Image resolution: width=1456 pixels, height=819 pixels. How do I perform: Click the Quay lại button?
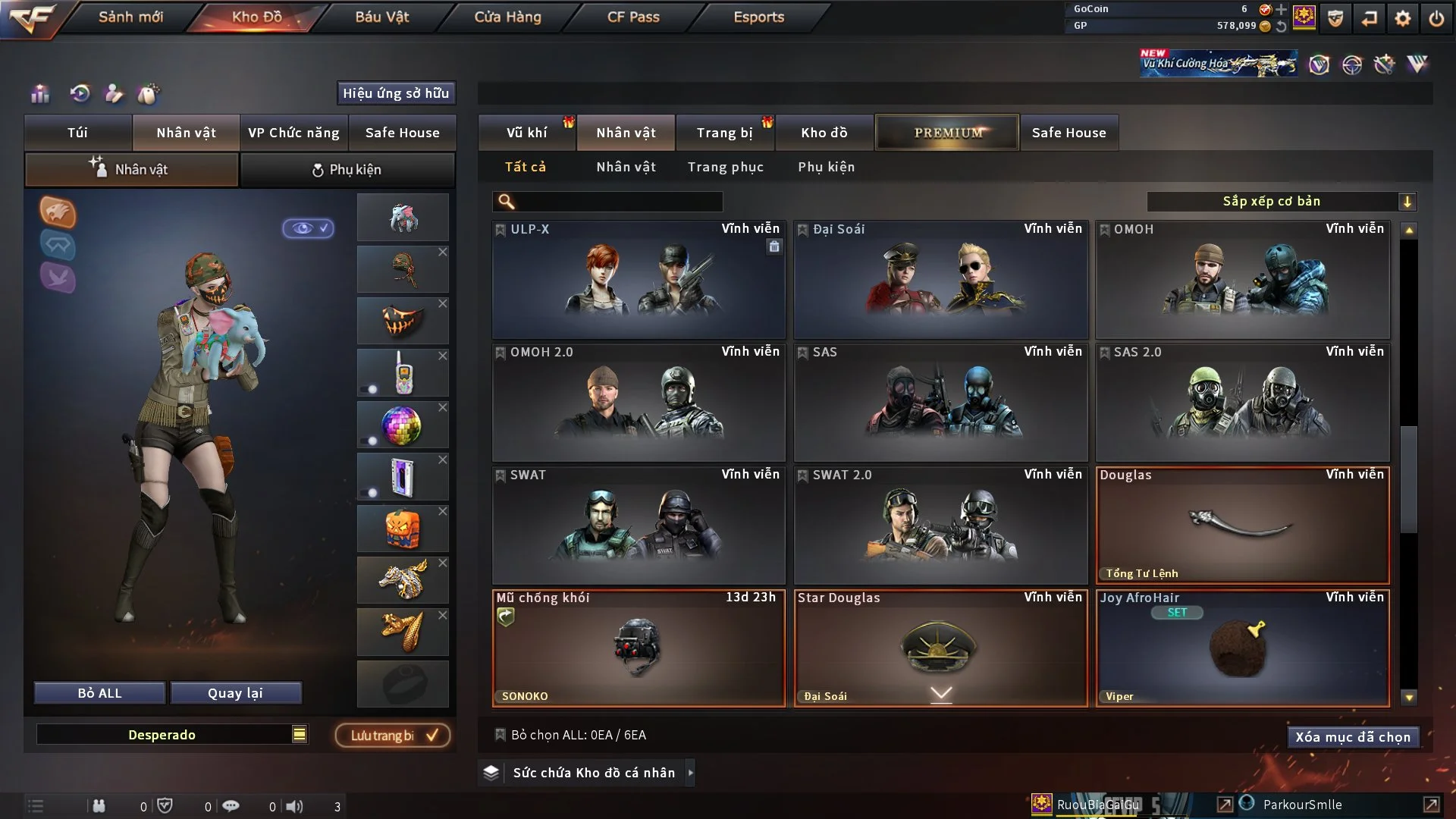point(235,693)
